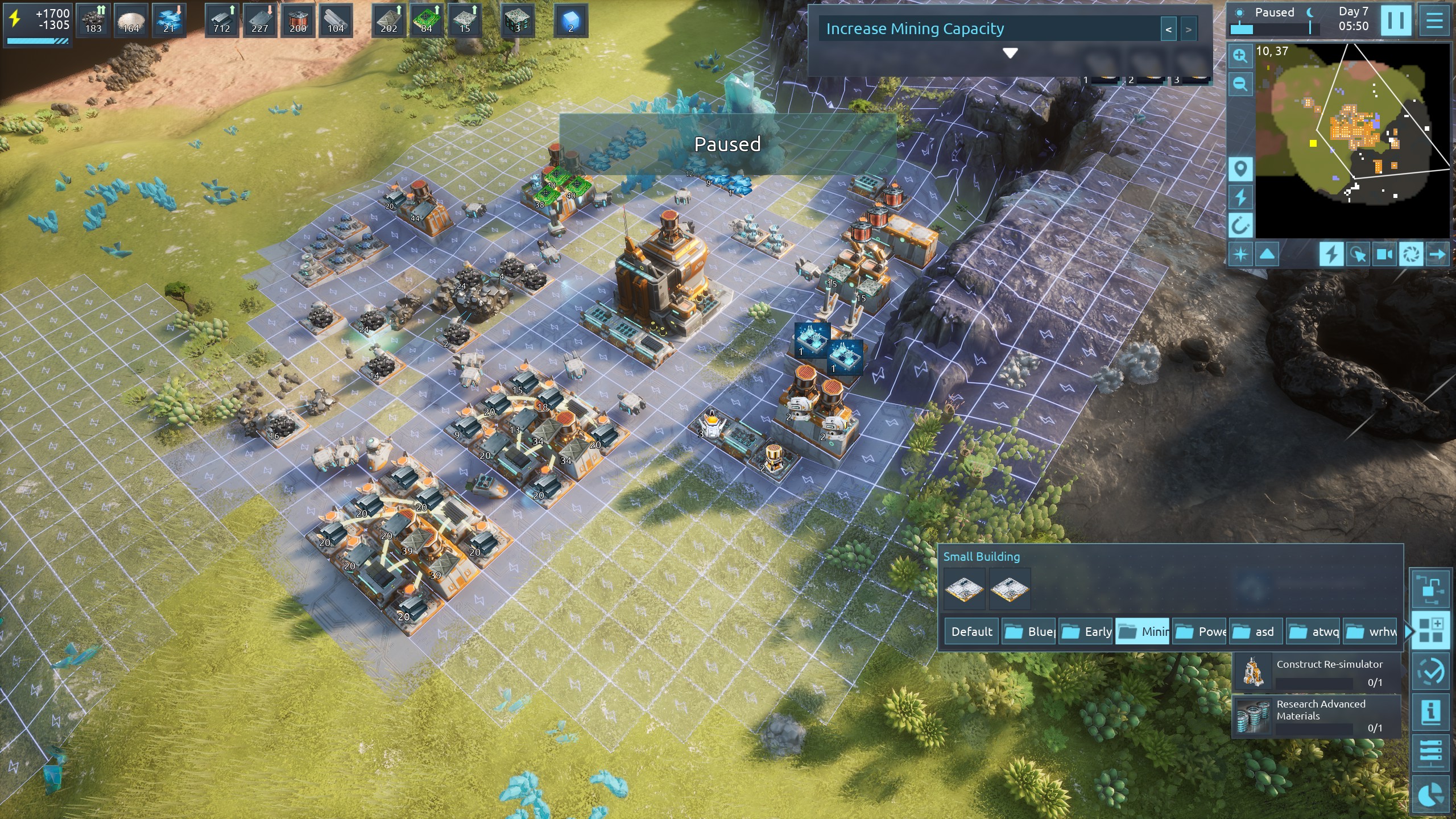Go to the next objective with the right arrow
1456x819 pixels.
pos(1188,30)
